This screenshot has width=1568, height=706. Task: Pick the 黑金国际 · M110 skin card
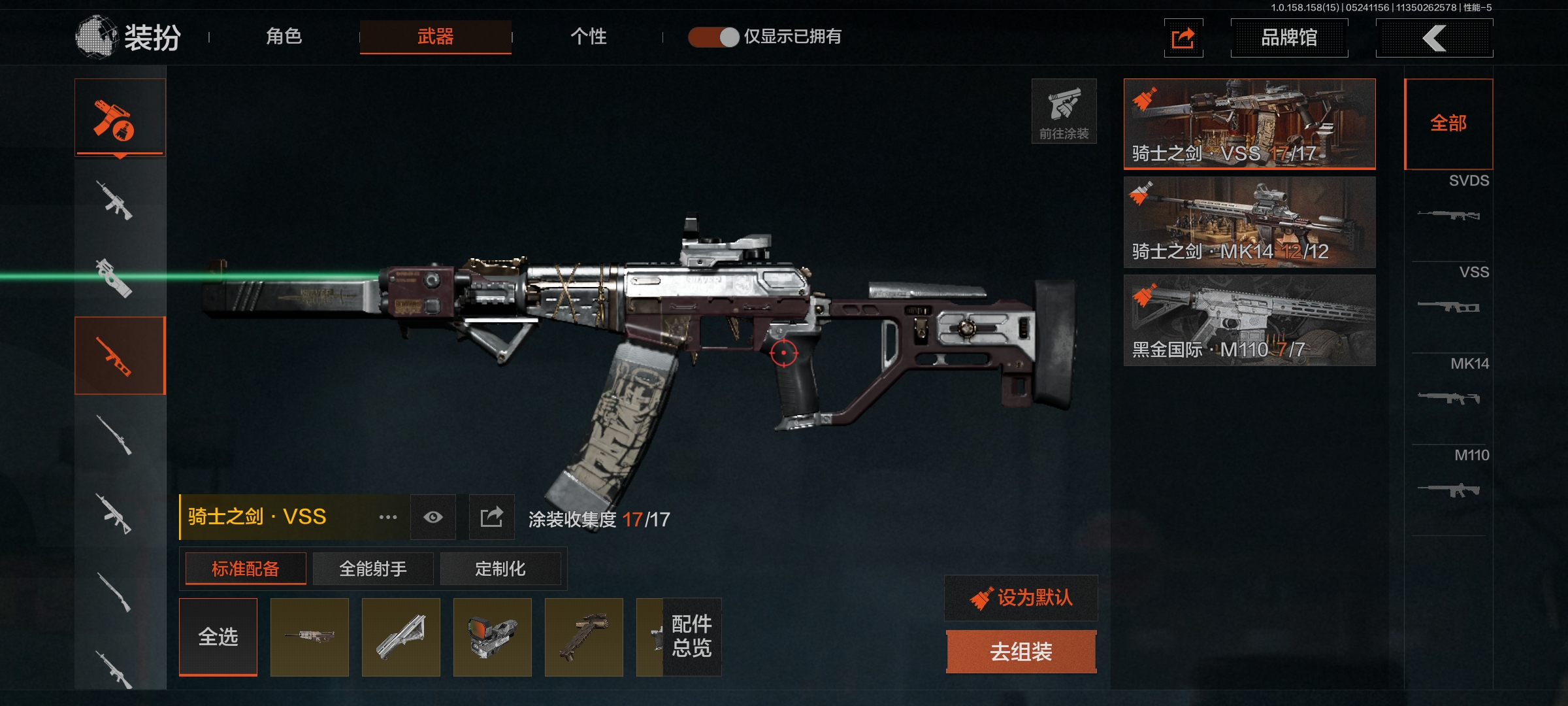(1249, 320)
